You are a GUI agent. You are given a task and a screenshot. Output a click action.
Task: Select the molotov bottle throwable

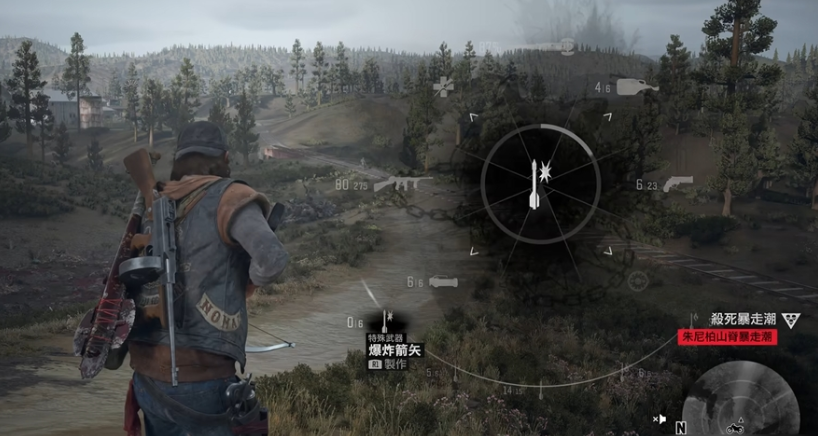pos(637,88)
